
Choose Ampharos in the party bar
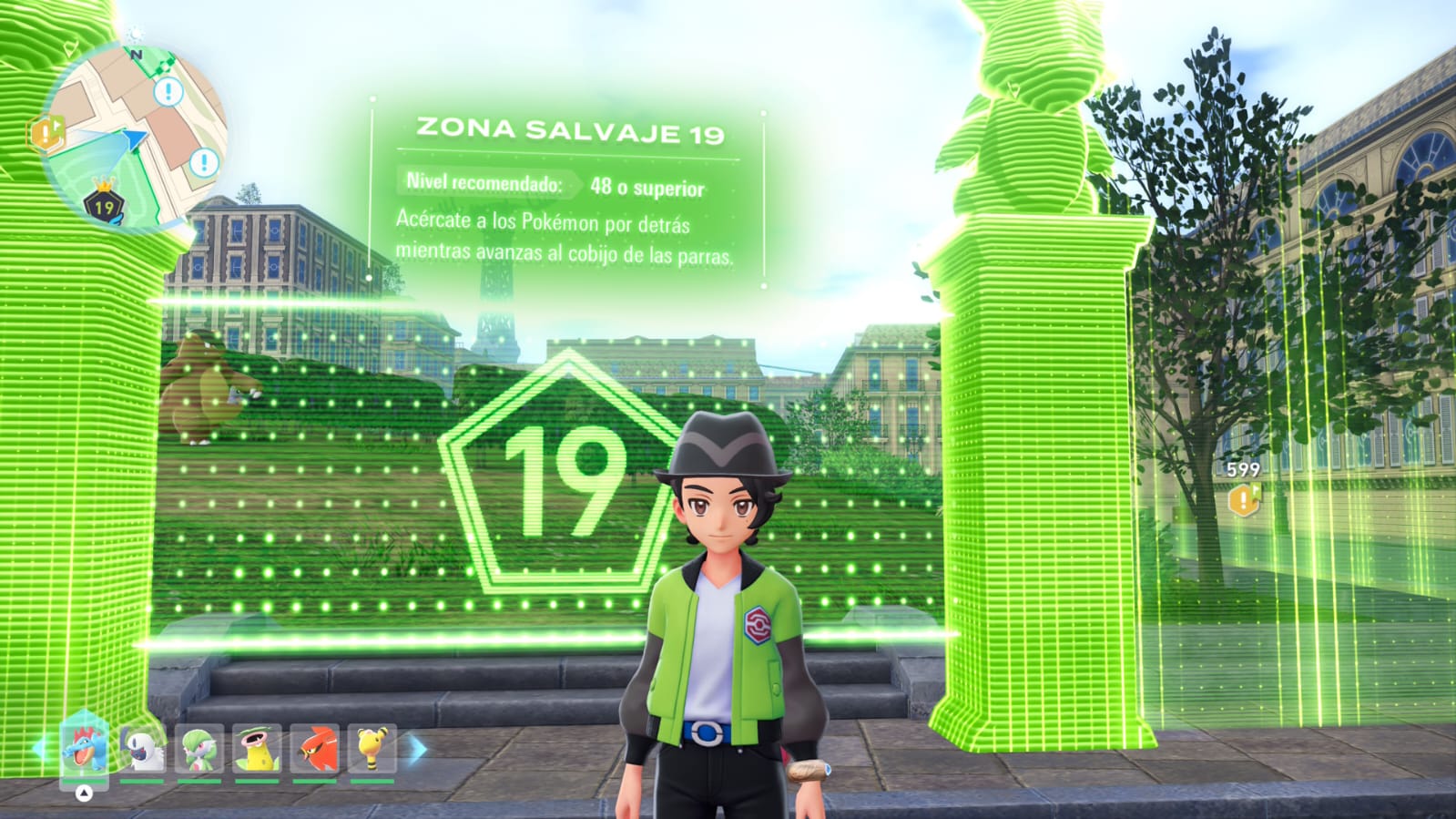tap(372, 749)
